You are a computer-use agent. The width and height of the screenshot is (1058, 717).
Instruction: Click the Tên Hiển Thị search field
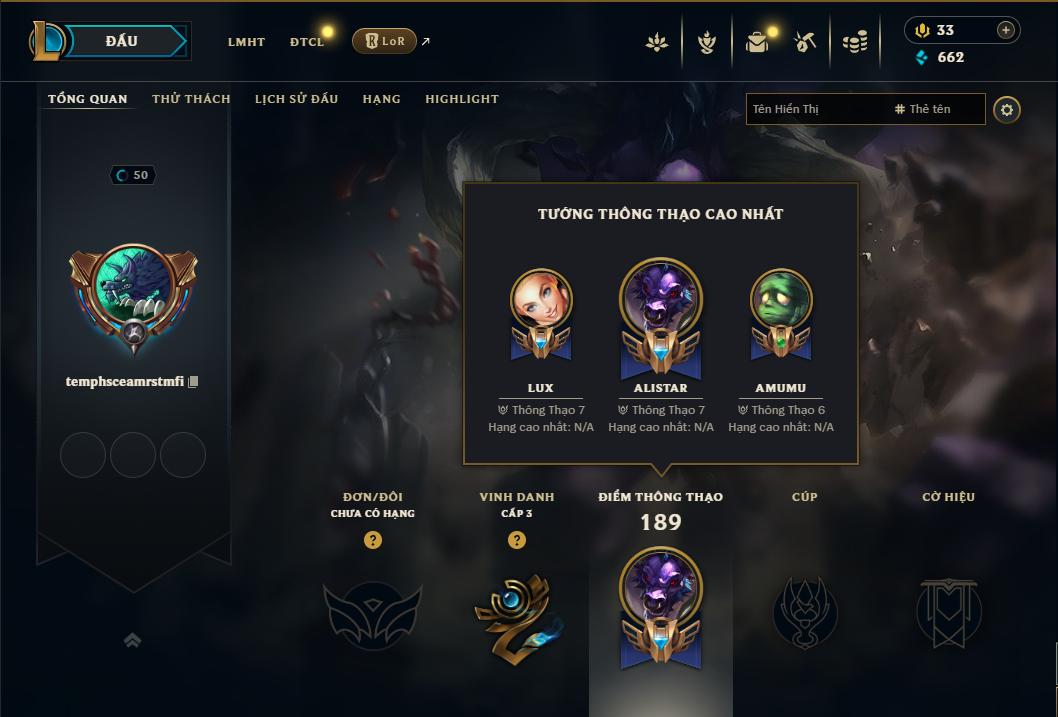pos(815,109)
